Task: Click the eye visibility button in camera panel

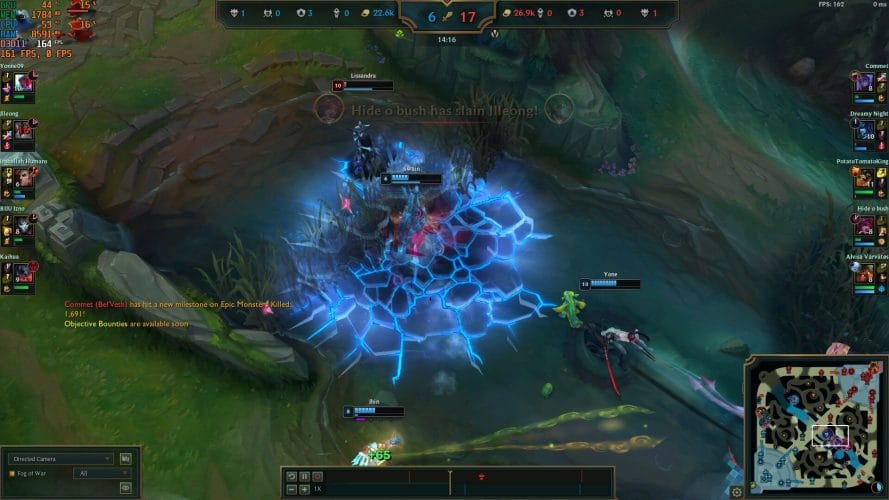Action: click(126, 487)
